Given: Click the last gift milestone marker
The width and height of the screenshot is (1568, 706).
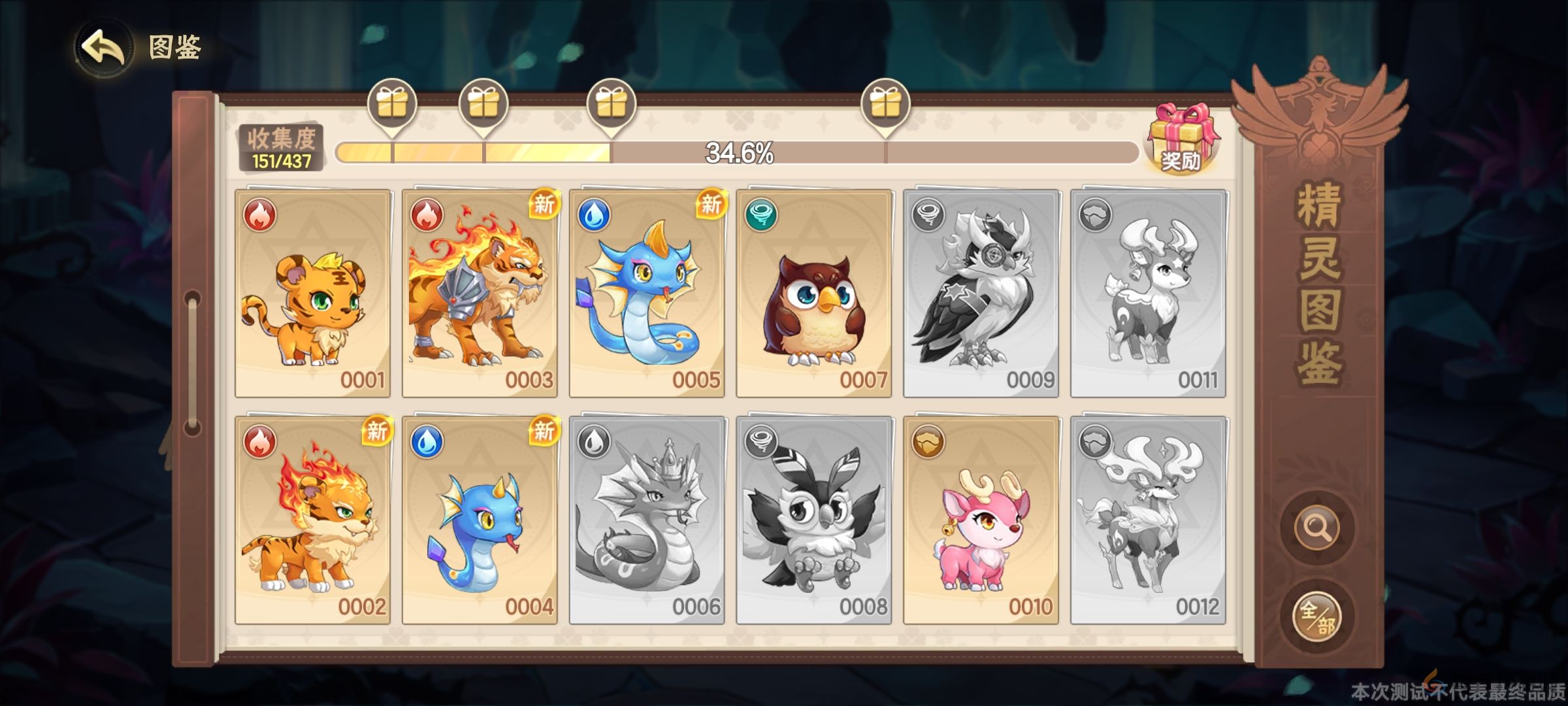Looking at the screenshot, I should coord(885,104).
